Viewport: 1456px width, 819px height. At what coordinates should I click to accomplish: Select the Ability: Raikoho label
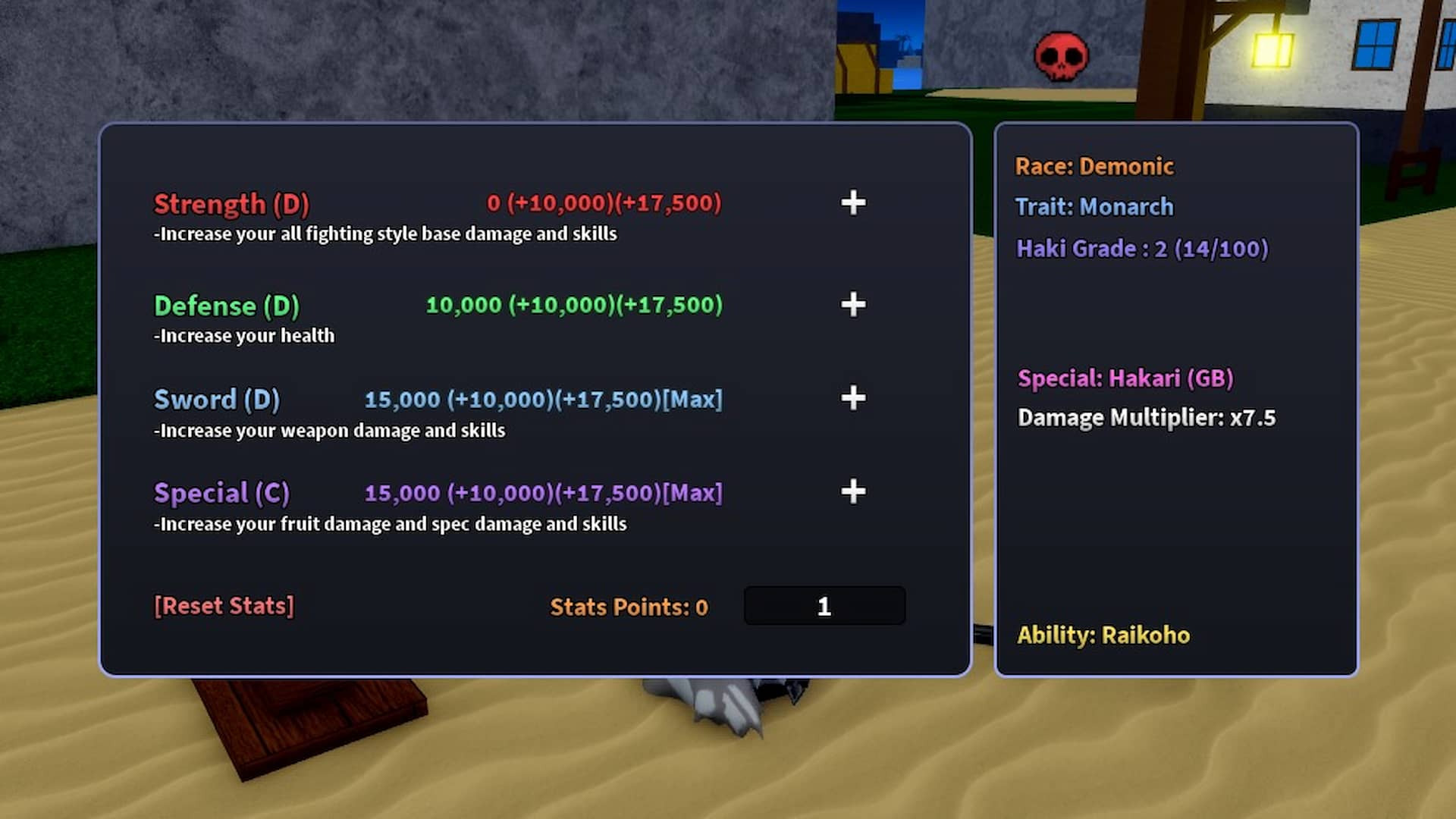pyautogui.click(x=1103, y=635)
